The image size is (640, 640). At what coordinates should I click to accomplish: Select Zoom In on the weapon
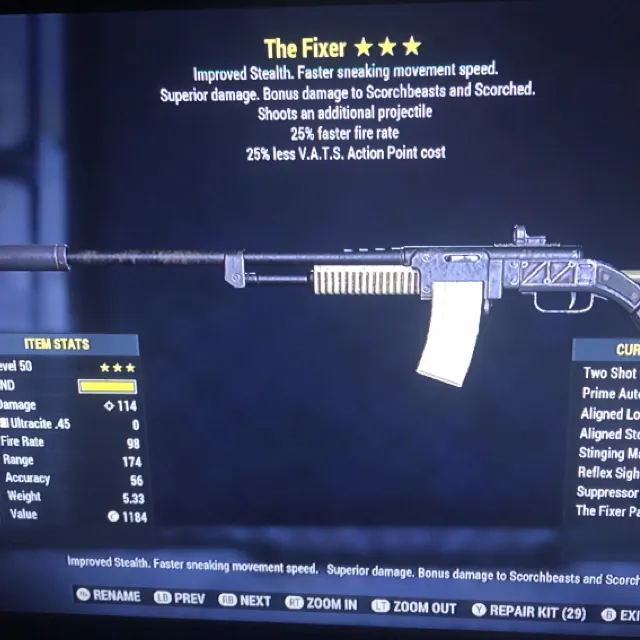[321, 604]
